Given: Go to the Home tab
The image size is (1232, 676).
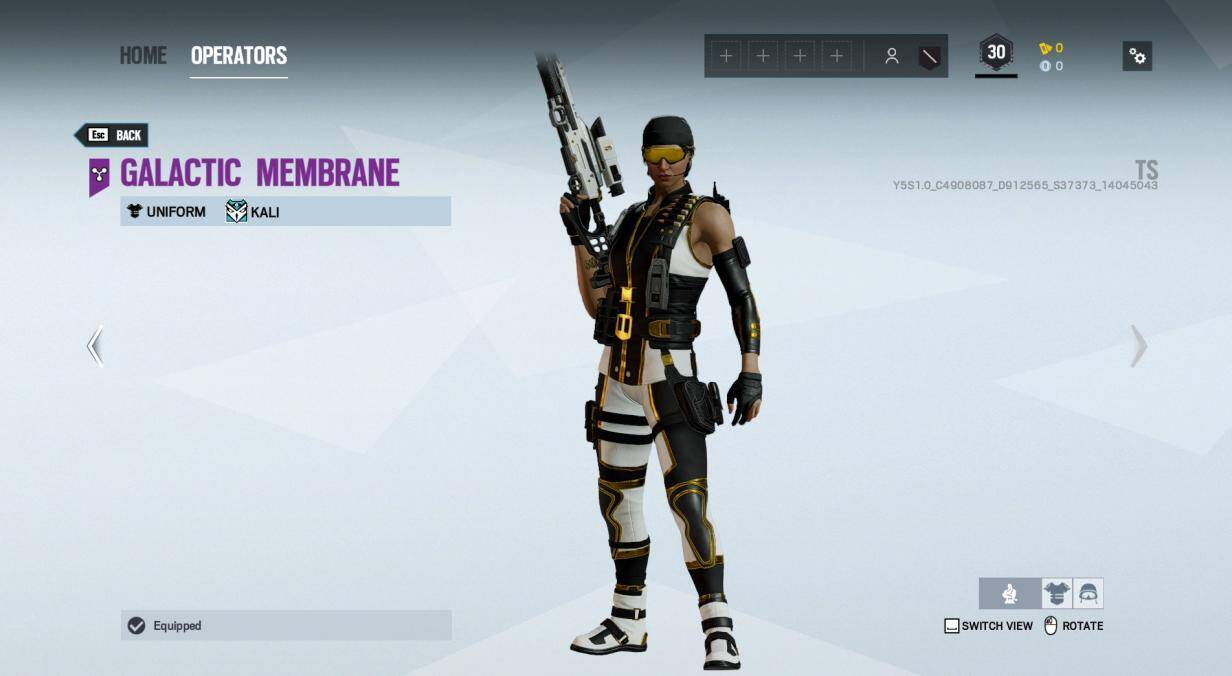Looking at the screenshot, I should [143, 55].
